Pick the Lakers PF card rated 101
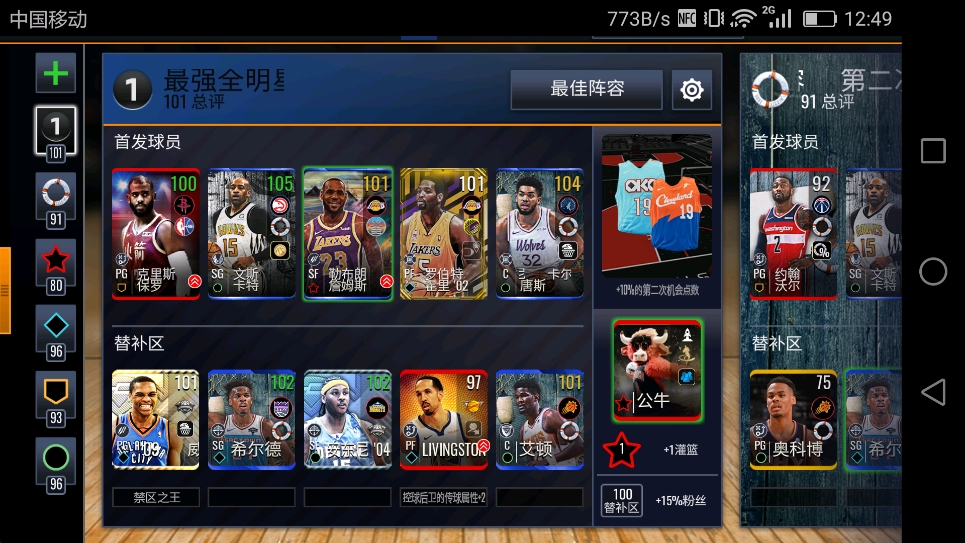This screenshot has height=543, width=965. pos(444,234)
